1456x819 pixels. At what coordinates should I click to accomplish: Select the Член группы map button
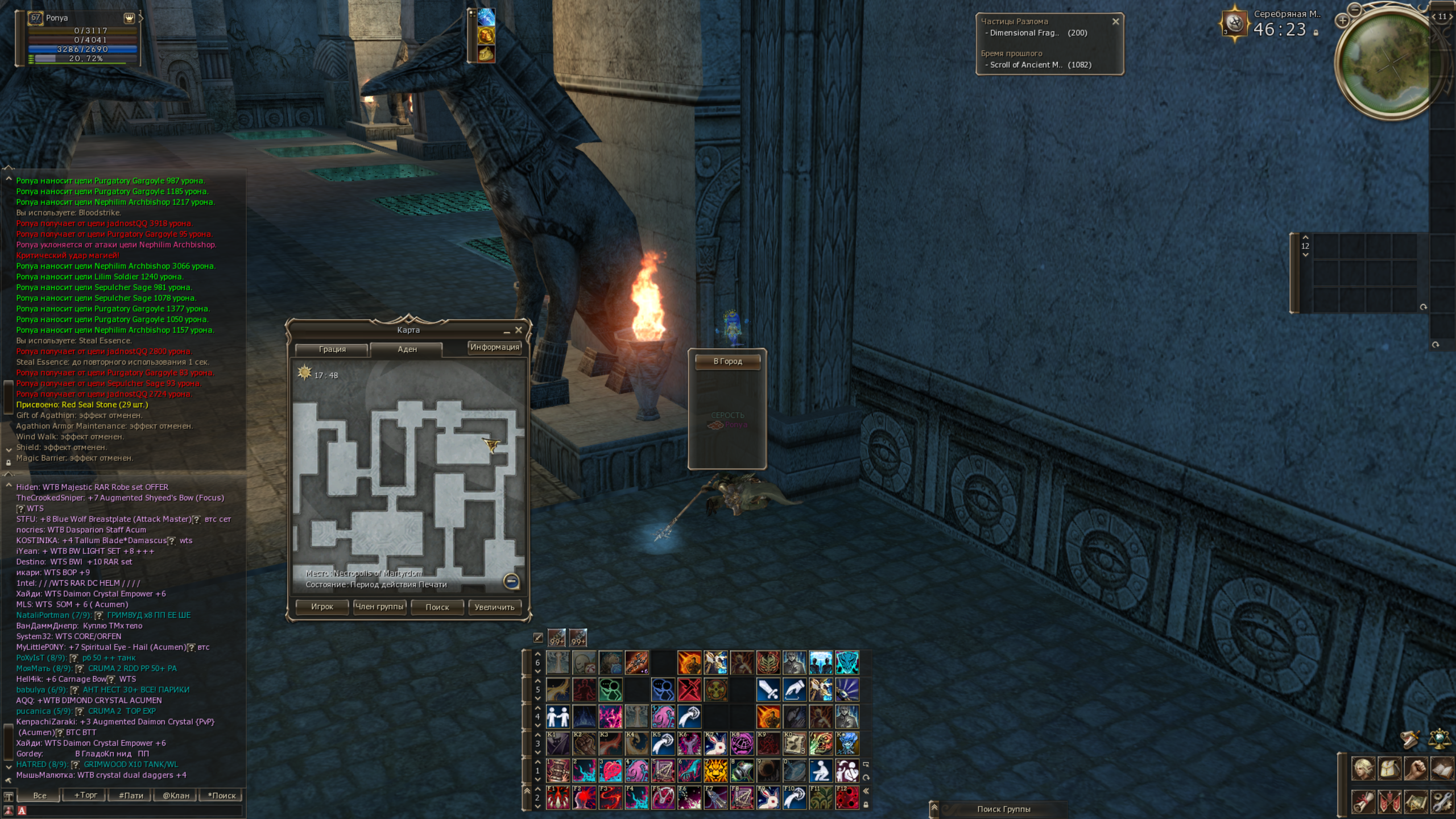click(x=379, y=607)
